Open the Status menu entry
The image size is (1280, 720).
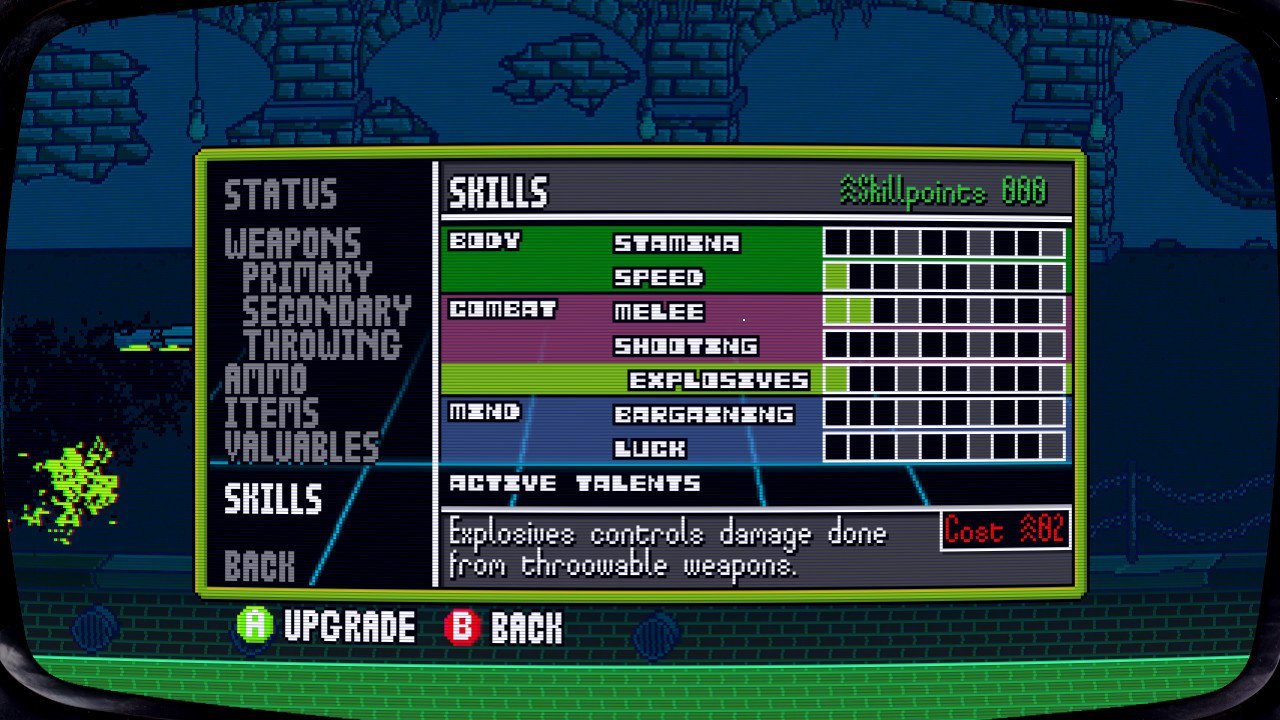[x=280, y=194]
